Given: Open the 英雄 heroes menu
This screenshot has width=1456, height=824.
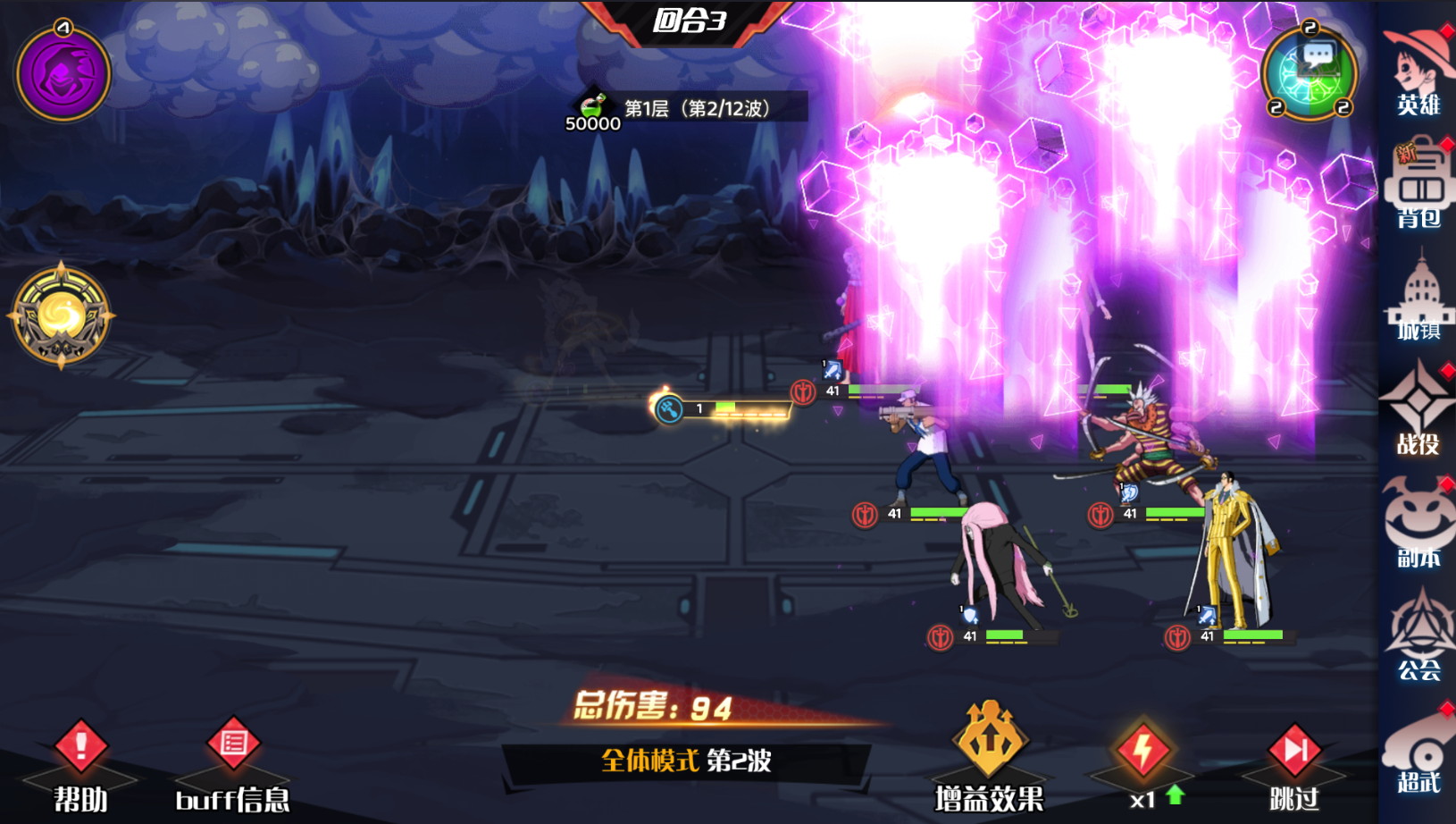Looking at the screenshot, I should click(1418, 71).
